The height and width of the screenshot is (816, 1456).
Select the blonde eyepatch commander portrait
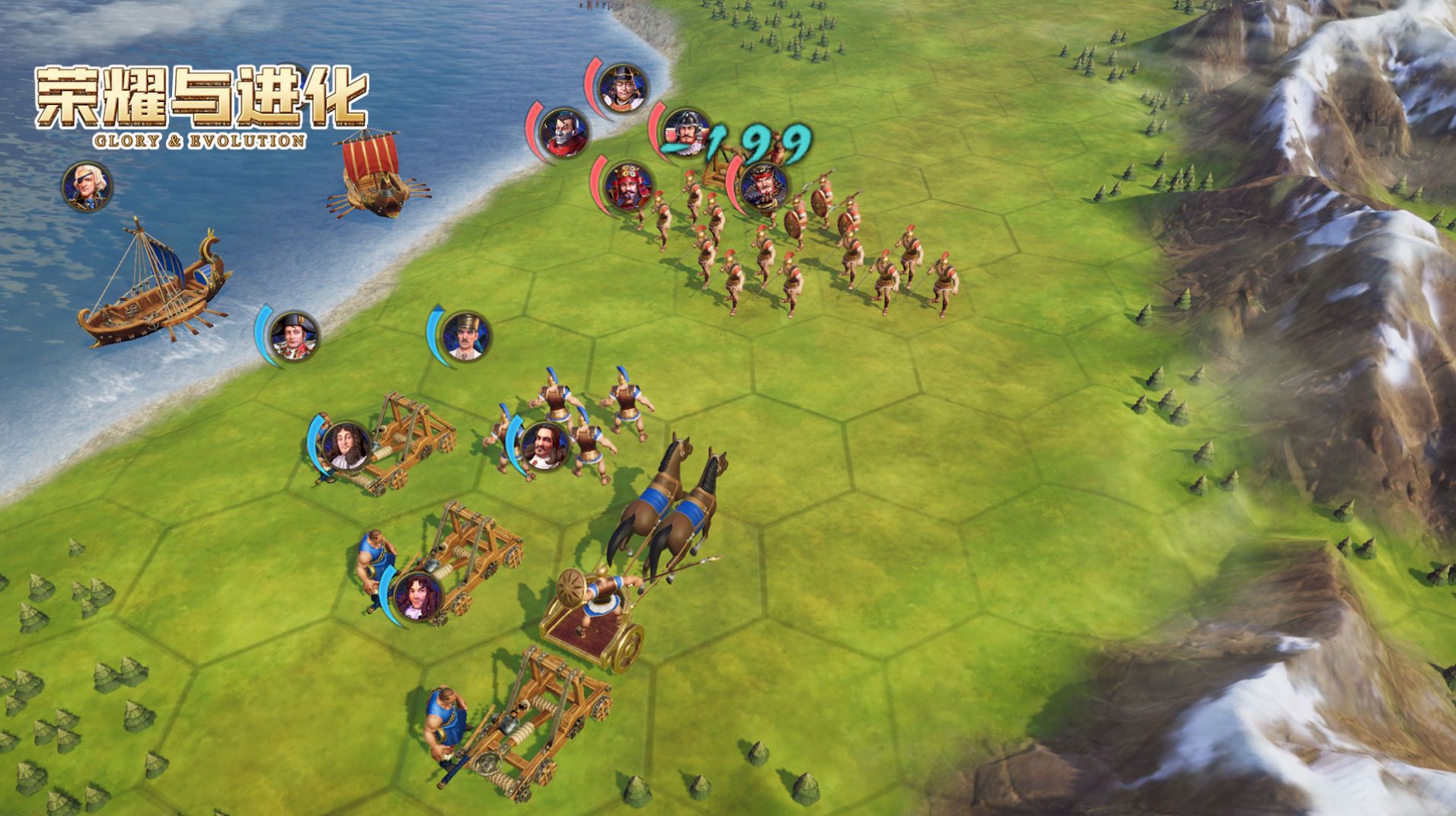[x=87, y=186]
